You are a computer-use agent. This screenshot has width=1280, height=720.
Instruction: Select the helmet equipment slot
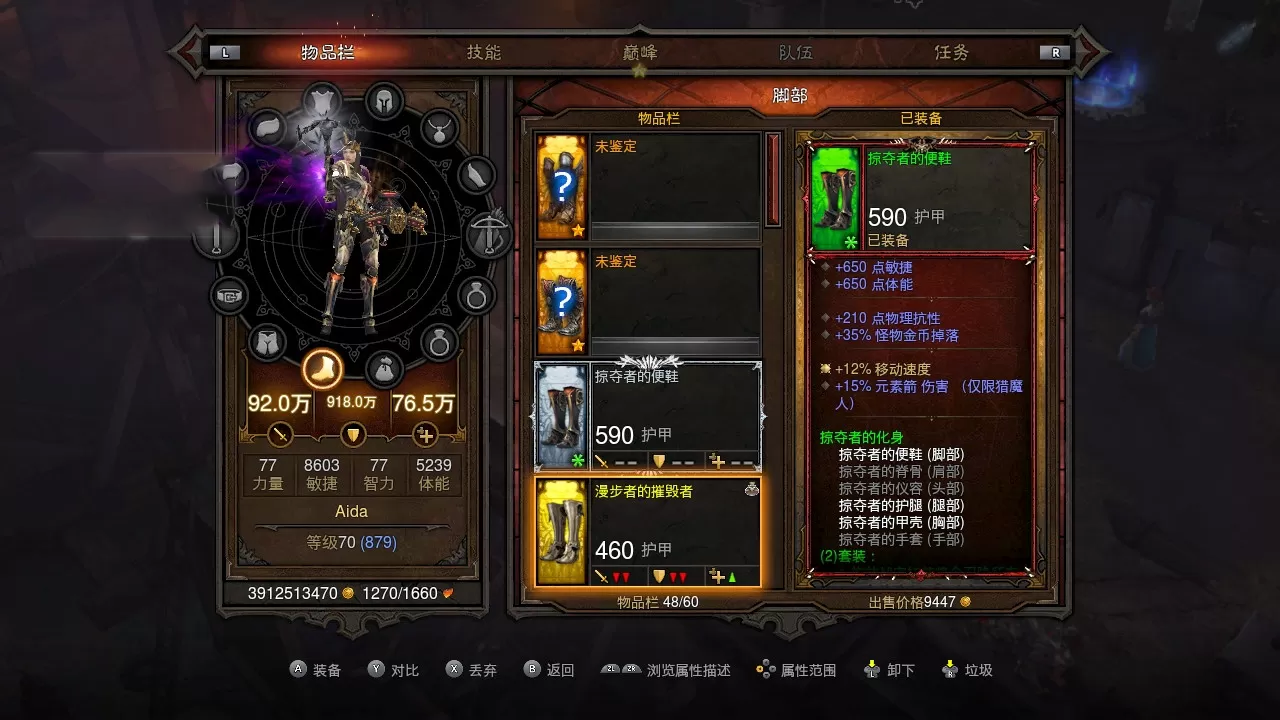[x=383, y=100]
